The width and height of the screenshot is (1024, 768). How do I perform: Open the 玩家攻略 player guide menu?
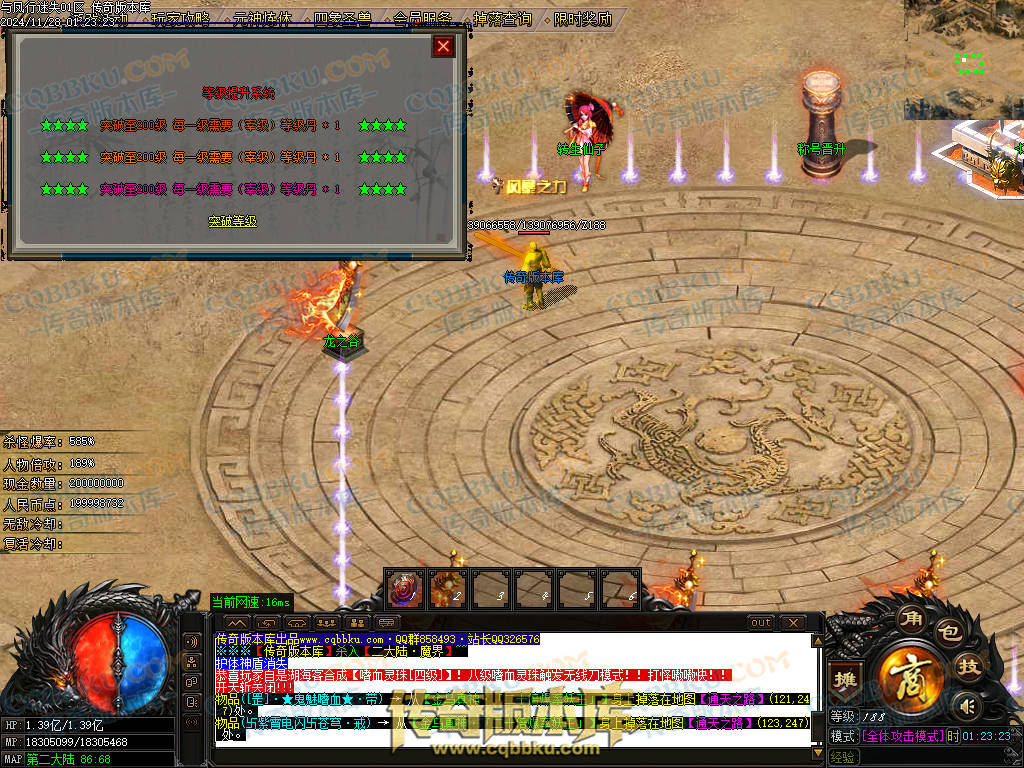click(181, 19)
